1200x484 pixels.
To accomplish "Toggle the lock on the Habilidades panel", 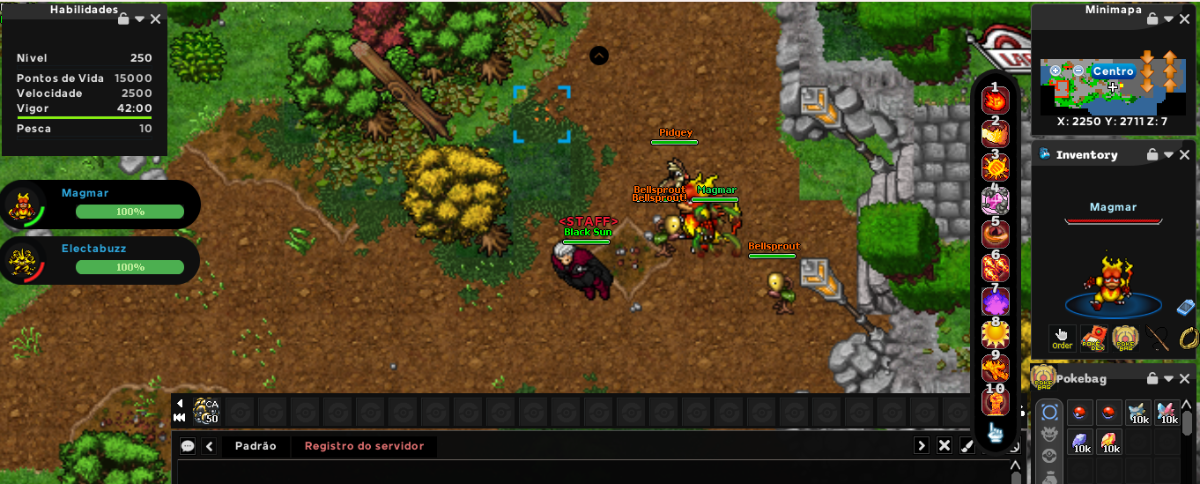I will 123,19.
